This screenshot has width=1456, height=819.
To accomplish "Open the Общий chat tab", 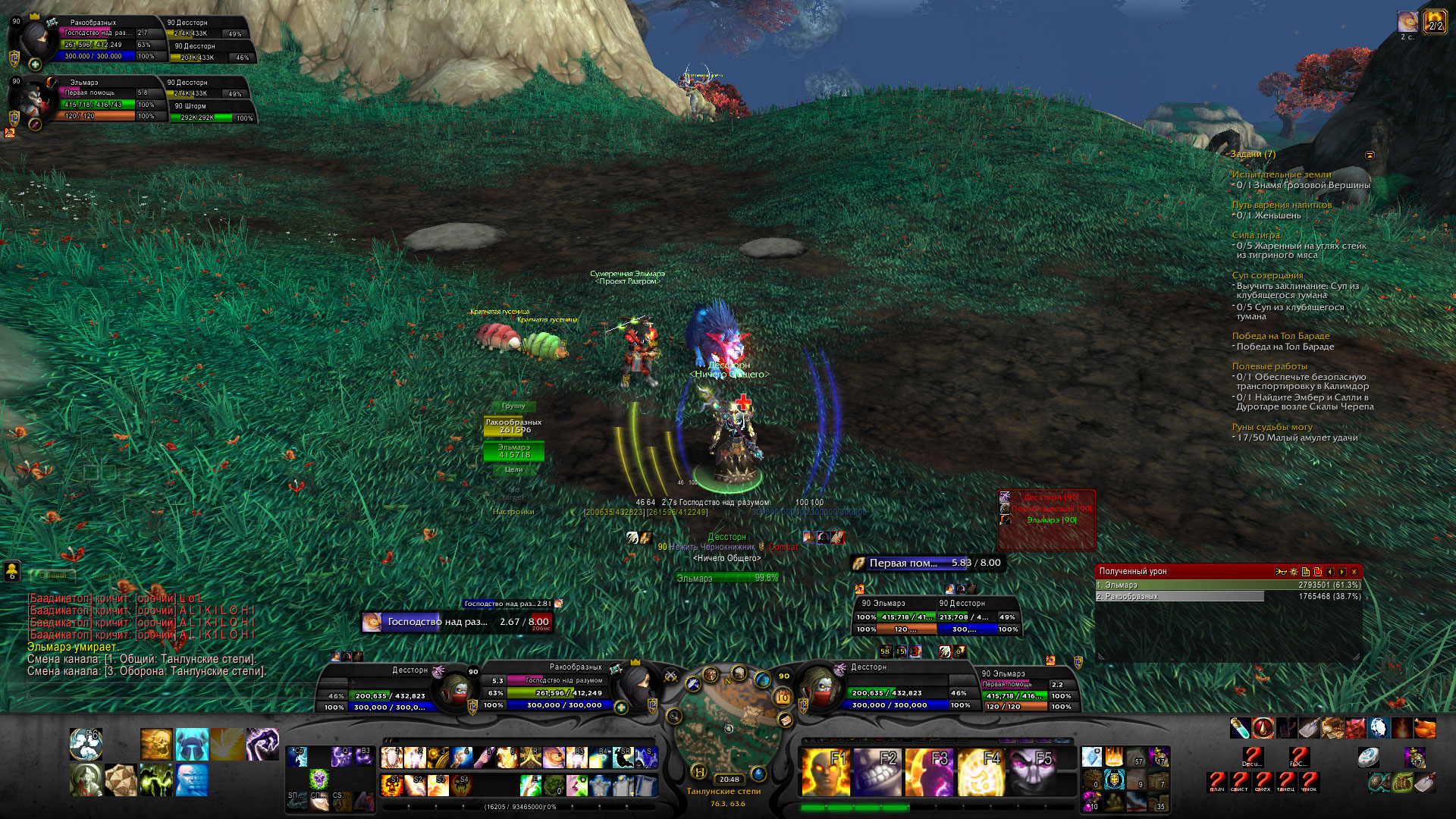I will pyautogui.click(x=53, y=576).
